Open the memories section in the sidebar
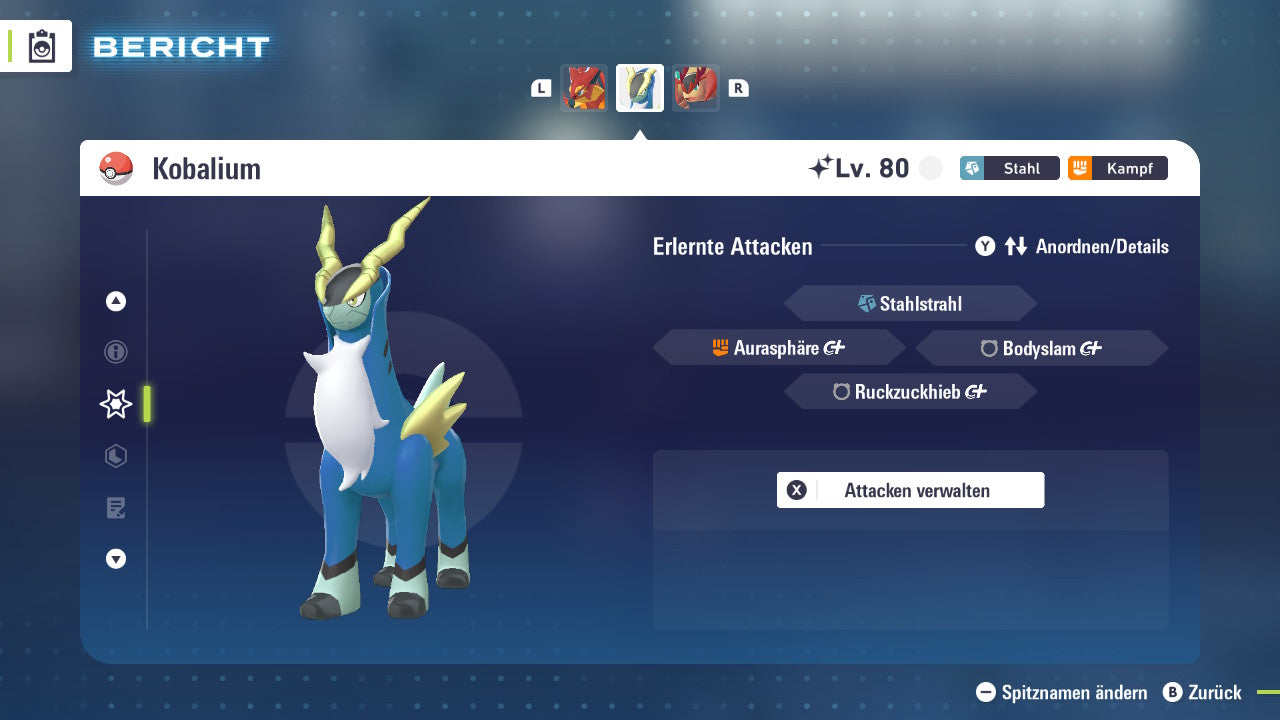1280x720 pixels. tap(115, 456)
